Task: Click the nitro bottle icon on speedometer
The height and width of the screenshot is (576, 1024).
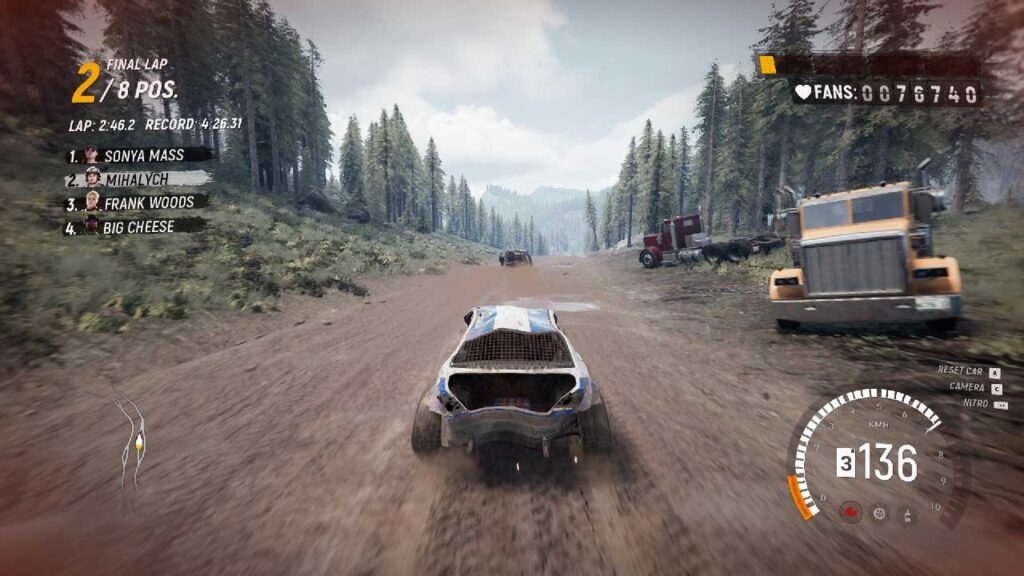Action: [908, 515]
